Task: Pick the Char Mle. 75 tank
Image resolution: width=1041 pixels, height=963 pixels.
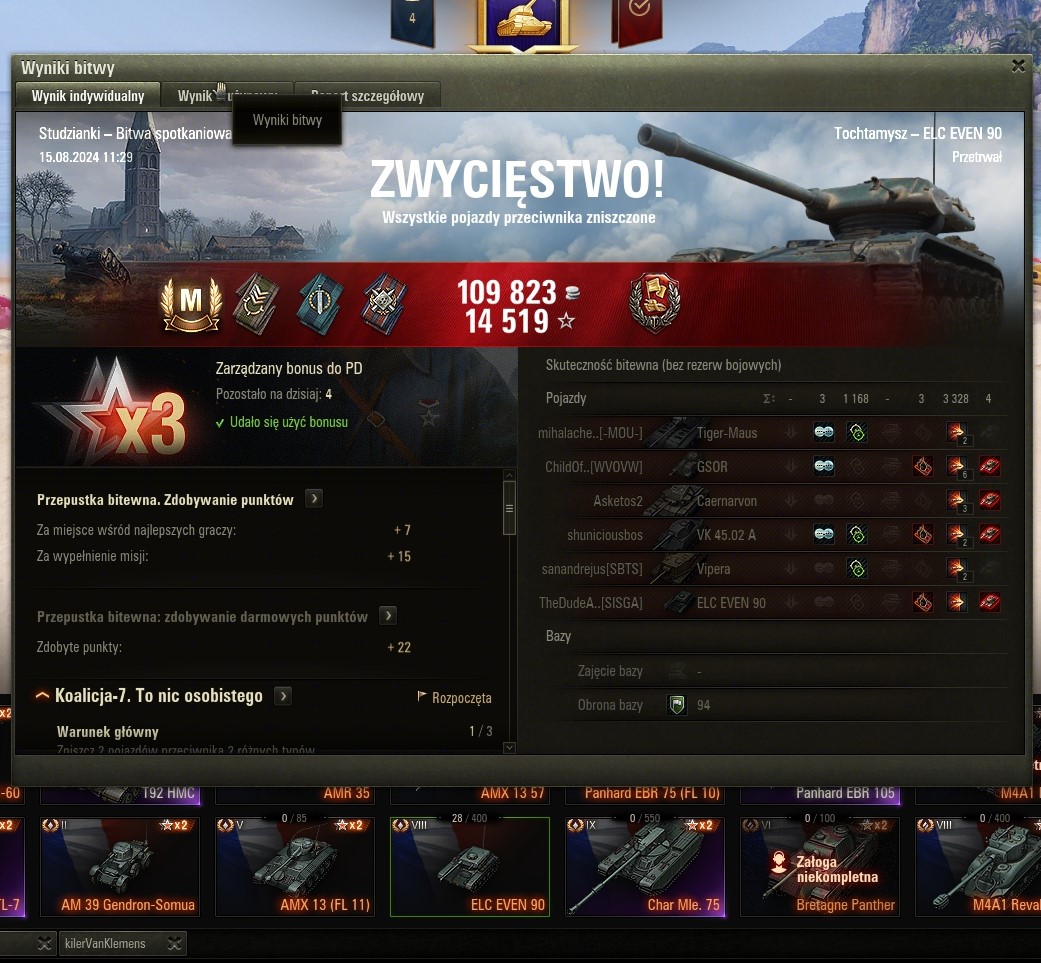Action: 645,866
